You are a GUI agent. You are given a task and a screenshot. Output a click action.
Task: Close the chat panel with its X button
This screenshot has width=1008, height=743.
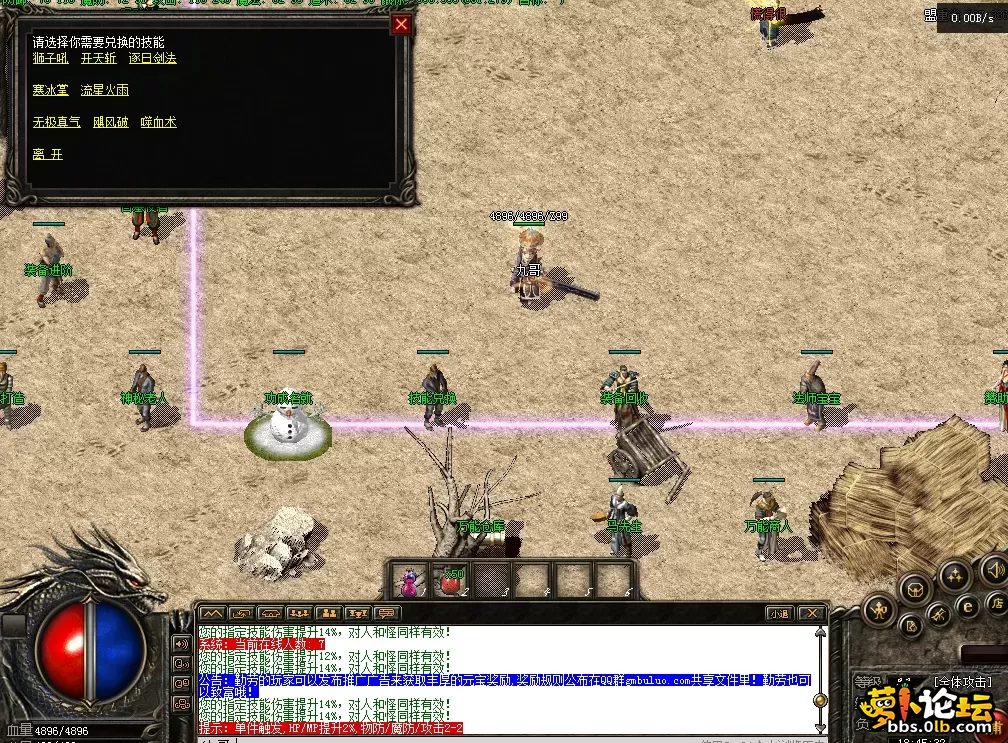(812, 613)
